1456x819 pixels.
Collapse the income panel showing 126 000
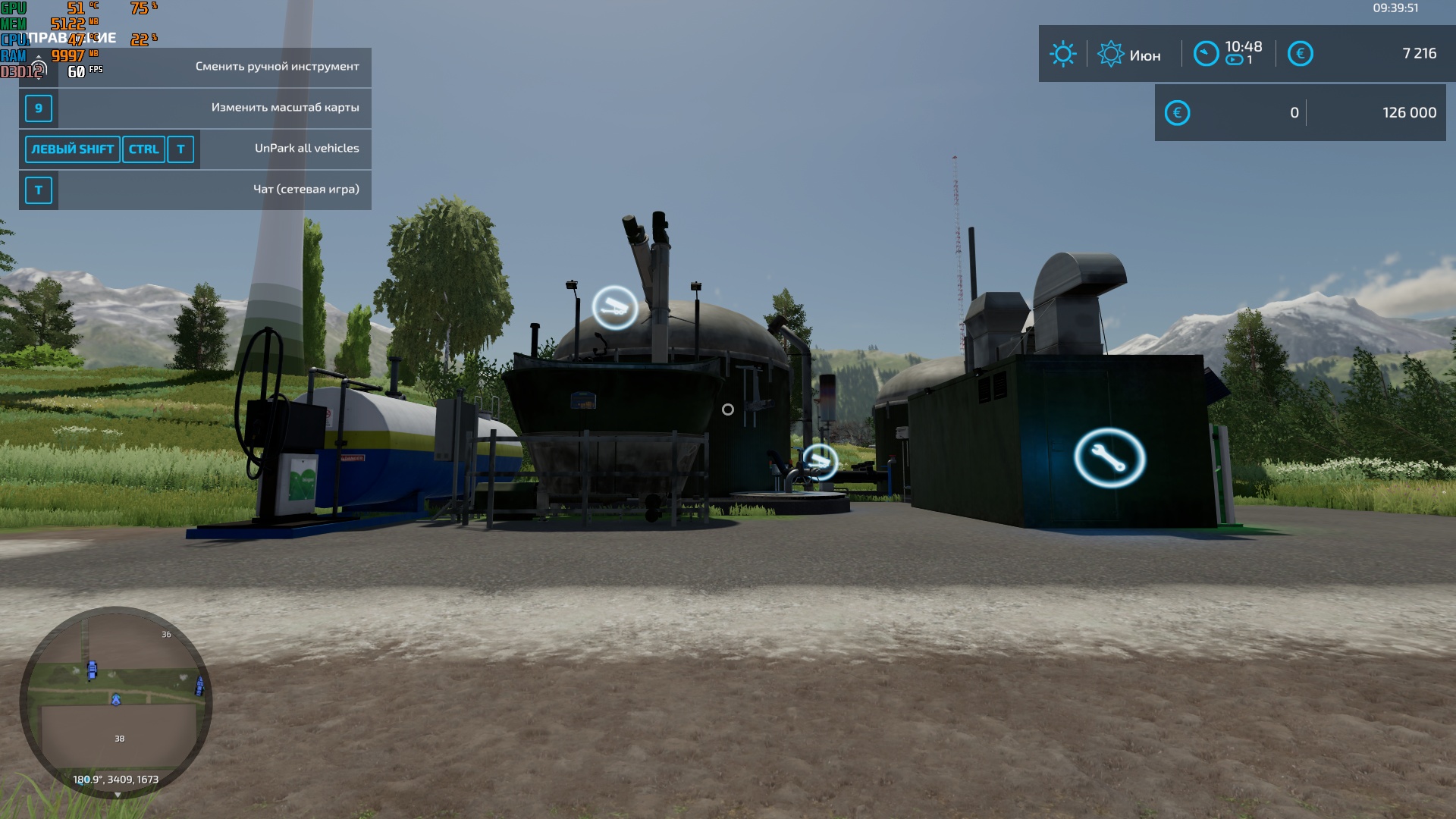click(1410, 111)
